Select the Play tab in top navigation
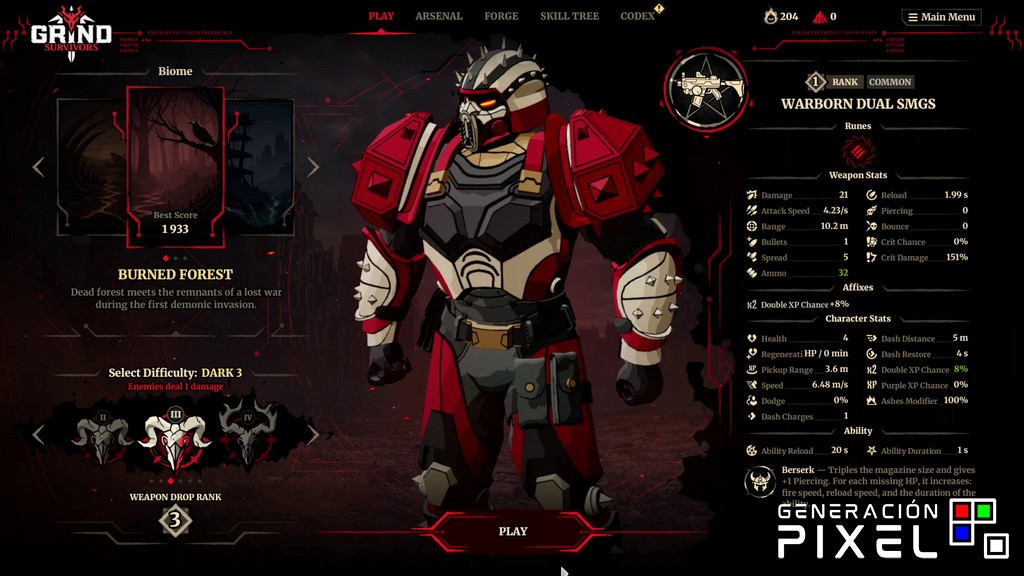The width and height of the screenshot is (1024, 576). [381, 16]
